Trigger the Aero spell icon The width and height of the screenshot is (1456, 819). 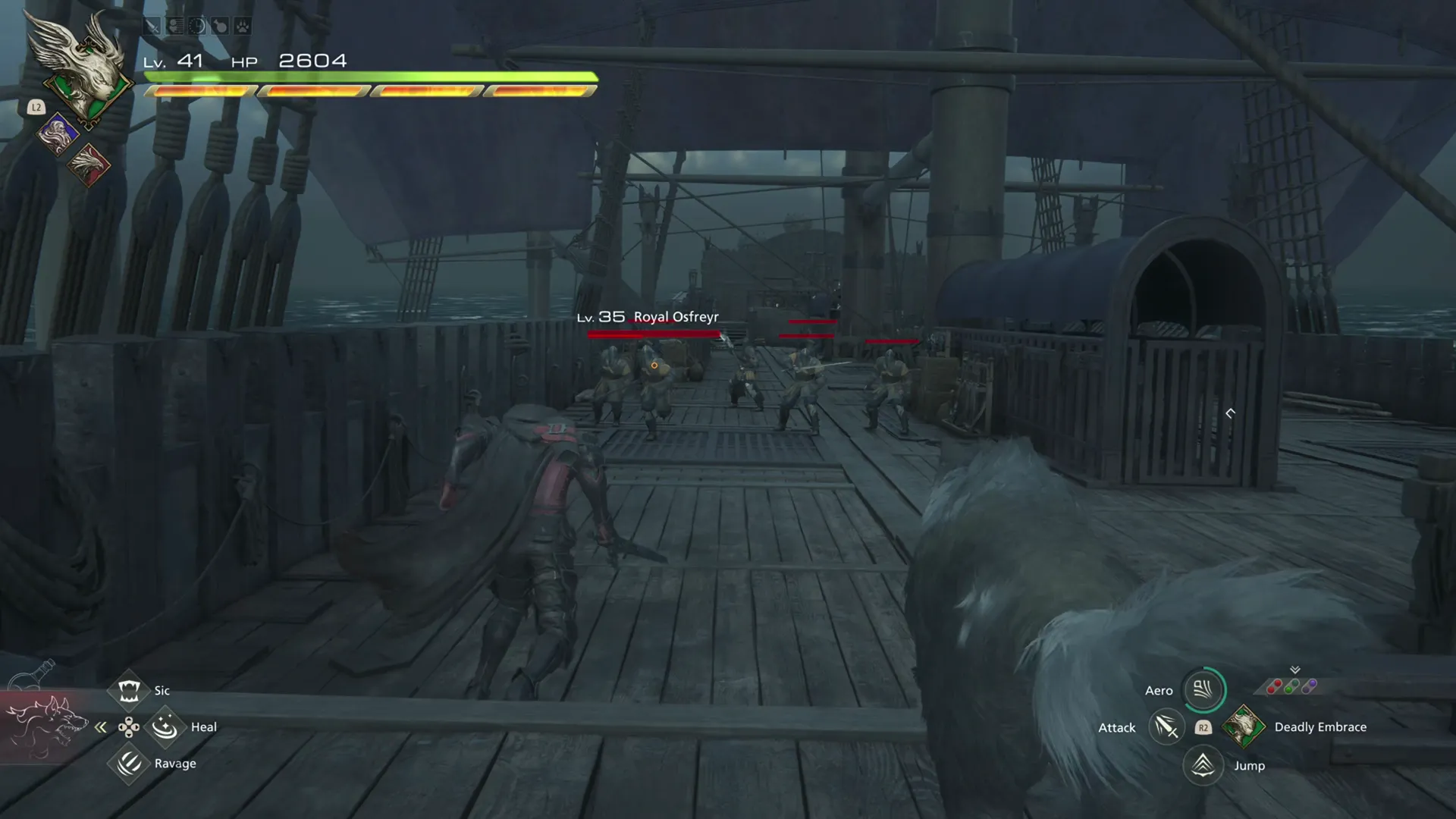1203,690
